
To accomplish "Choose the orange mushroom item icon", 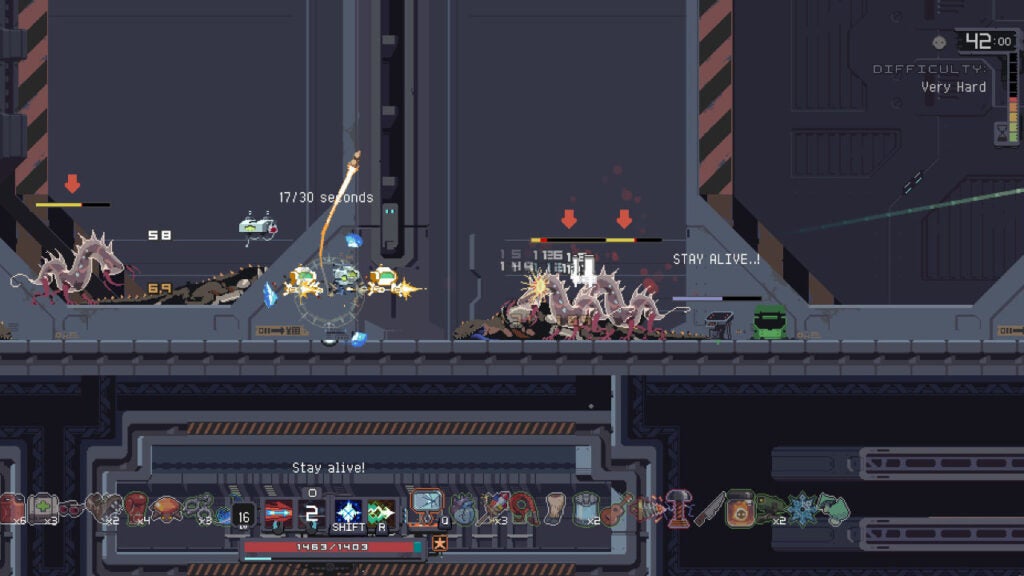I will (166, 508).
